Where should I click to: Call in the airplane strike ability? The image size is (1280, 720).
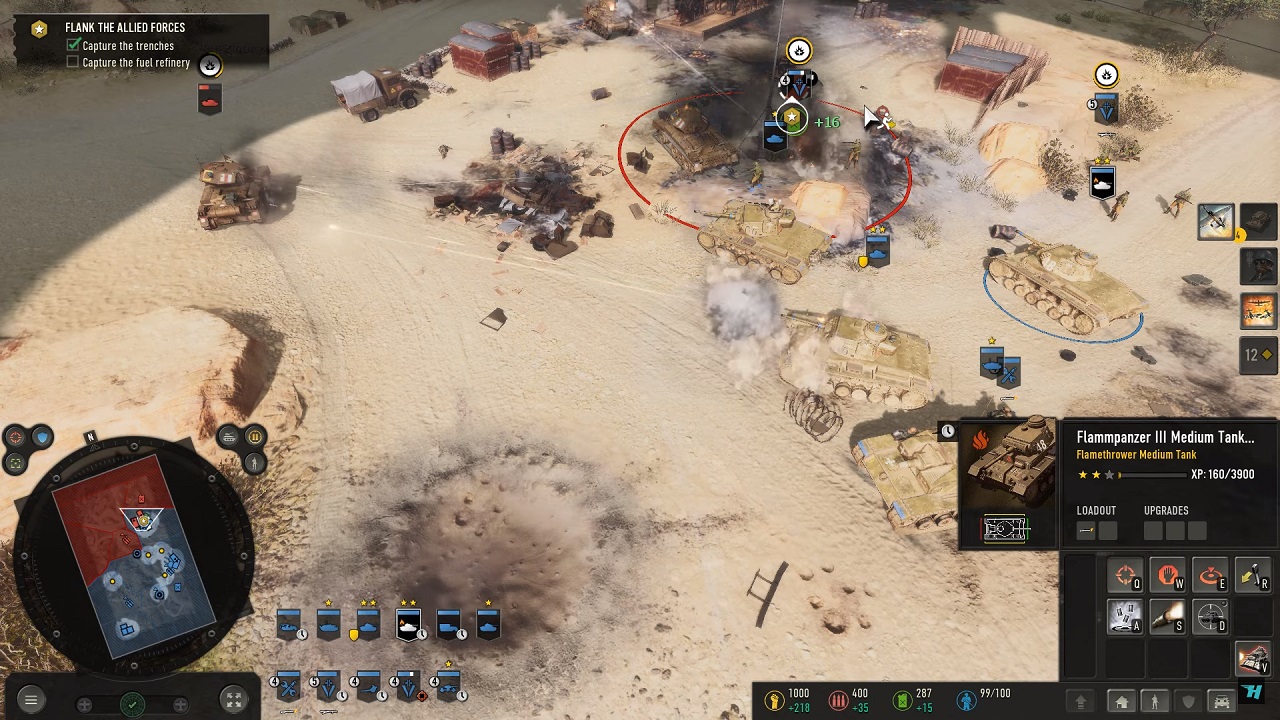(x=1216, y=222)
